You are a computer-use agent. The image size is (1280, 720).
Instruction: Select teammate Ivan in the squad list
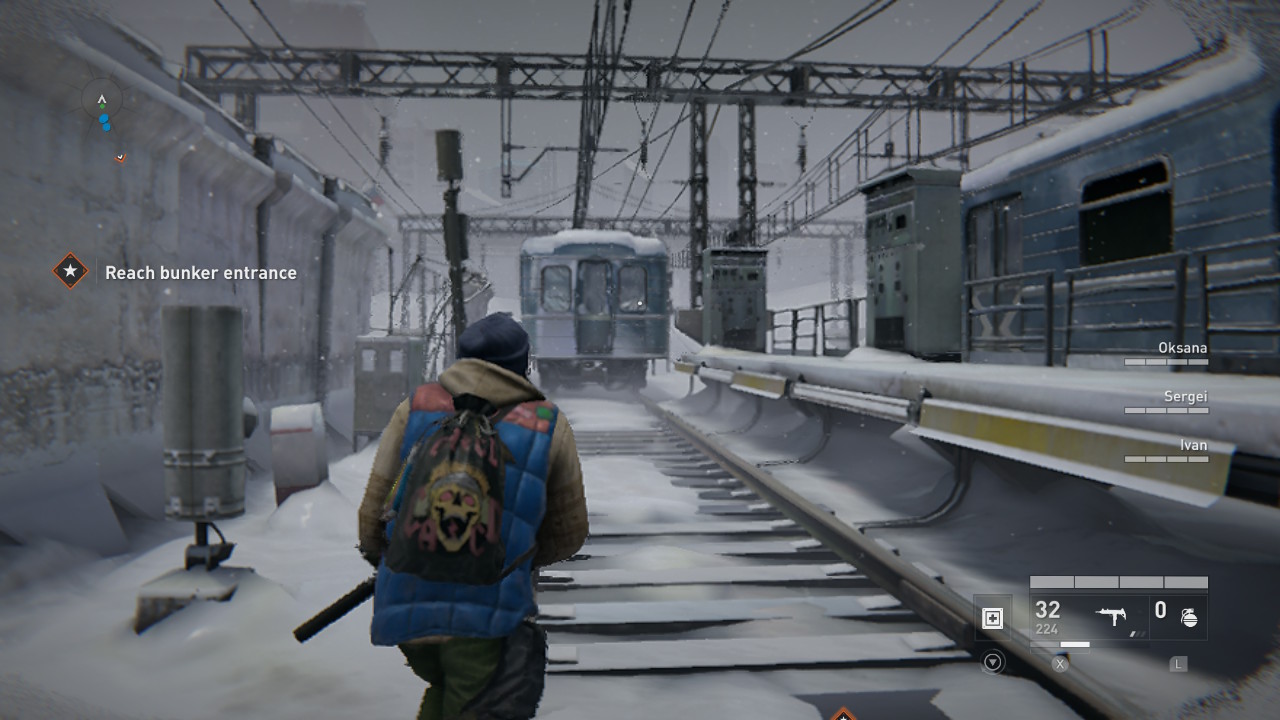pyautogui.click(x=1193, y=445)
